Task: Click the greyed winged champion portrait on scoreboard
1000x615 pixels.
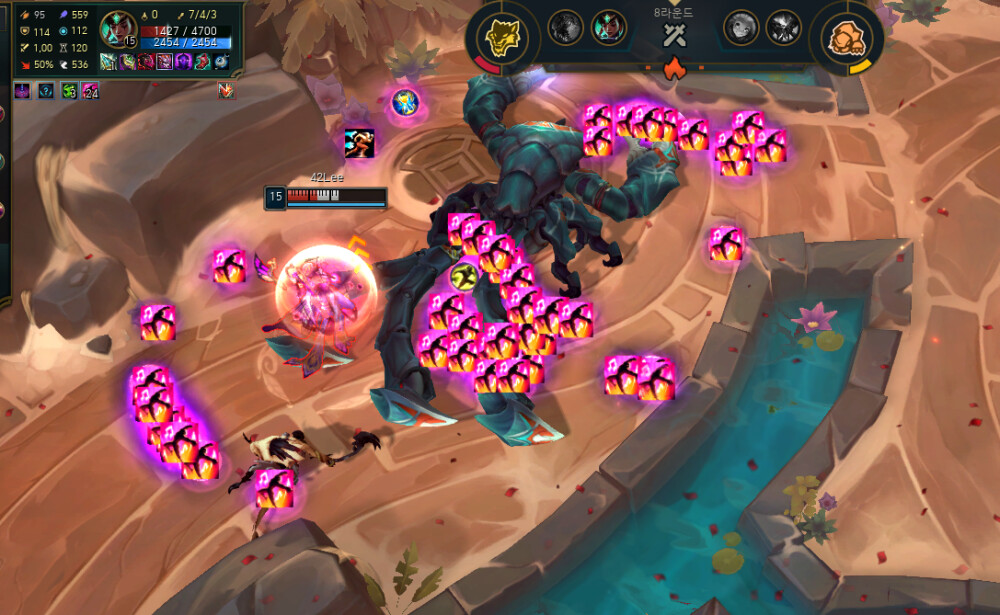Action: [783, 28]
